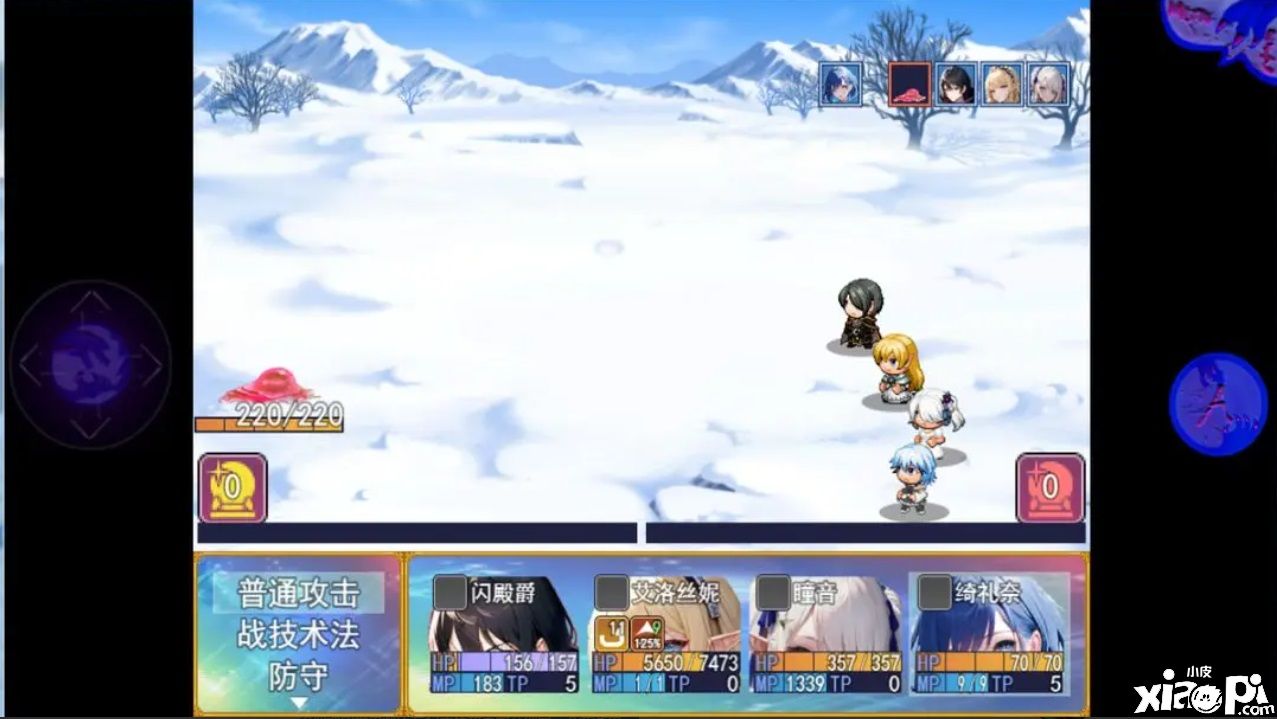The height and width of the screenshot is (719, 1277).
Task: Choose 绮礼奈's party panel
Action: (988, 635)
